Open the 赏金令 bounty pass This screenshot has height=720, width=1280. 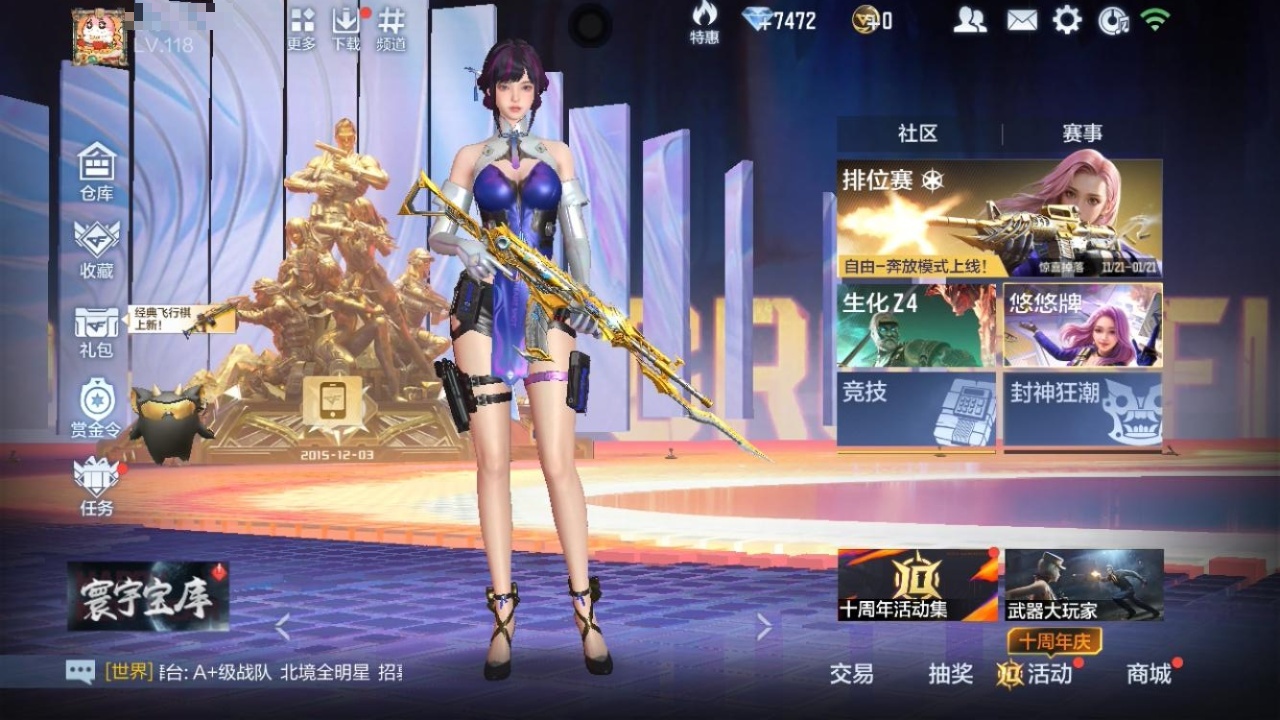[x=97, y=407]
